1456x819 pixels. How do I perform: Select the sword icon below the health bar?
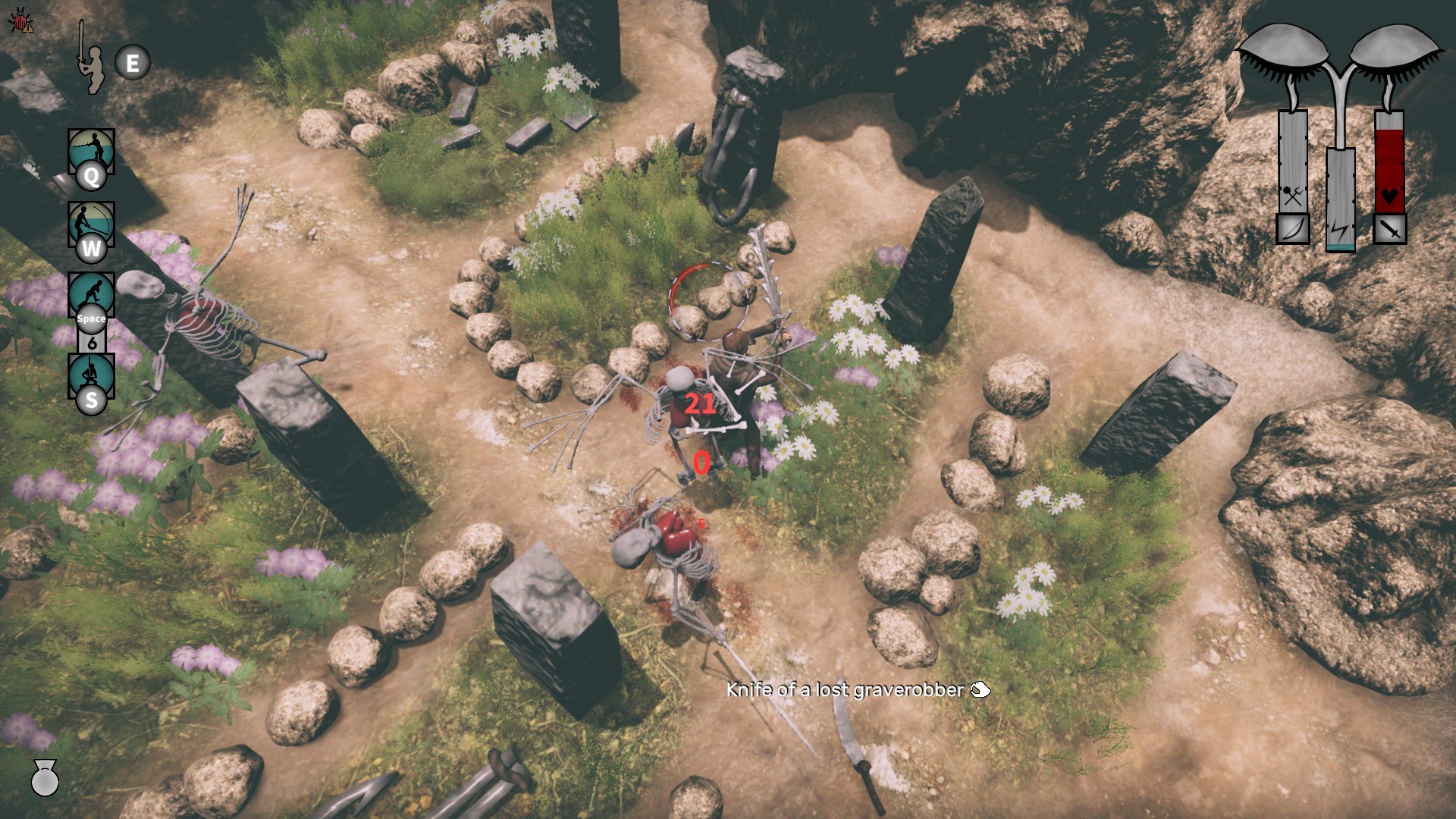pos(1389,228)
